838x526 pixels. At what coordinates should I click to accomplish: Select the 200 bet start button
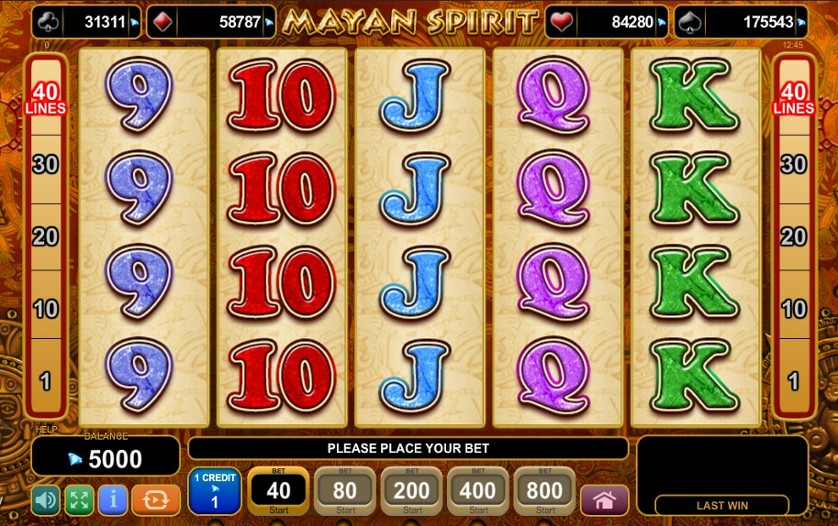(411, 491)
